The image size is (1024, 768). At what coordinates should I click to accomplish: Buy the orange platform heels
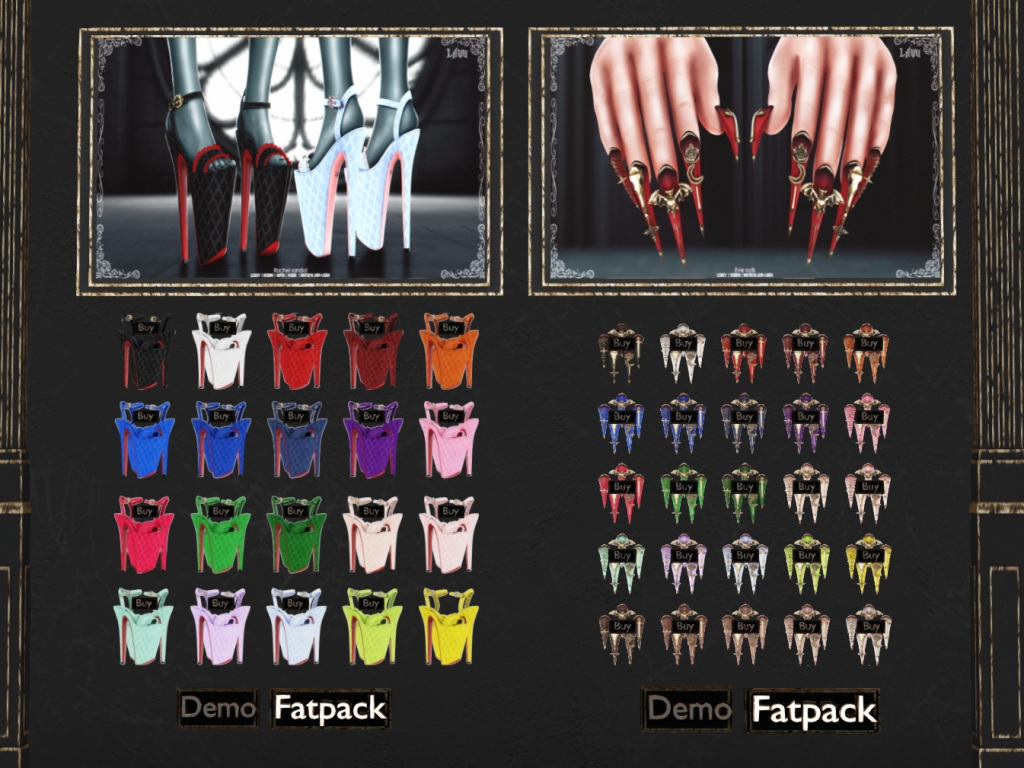coord(450,327)
